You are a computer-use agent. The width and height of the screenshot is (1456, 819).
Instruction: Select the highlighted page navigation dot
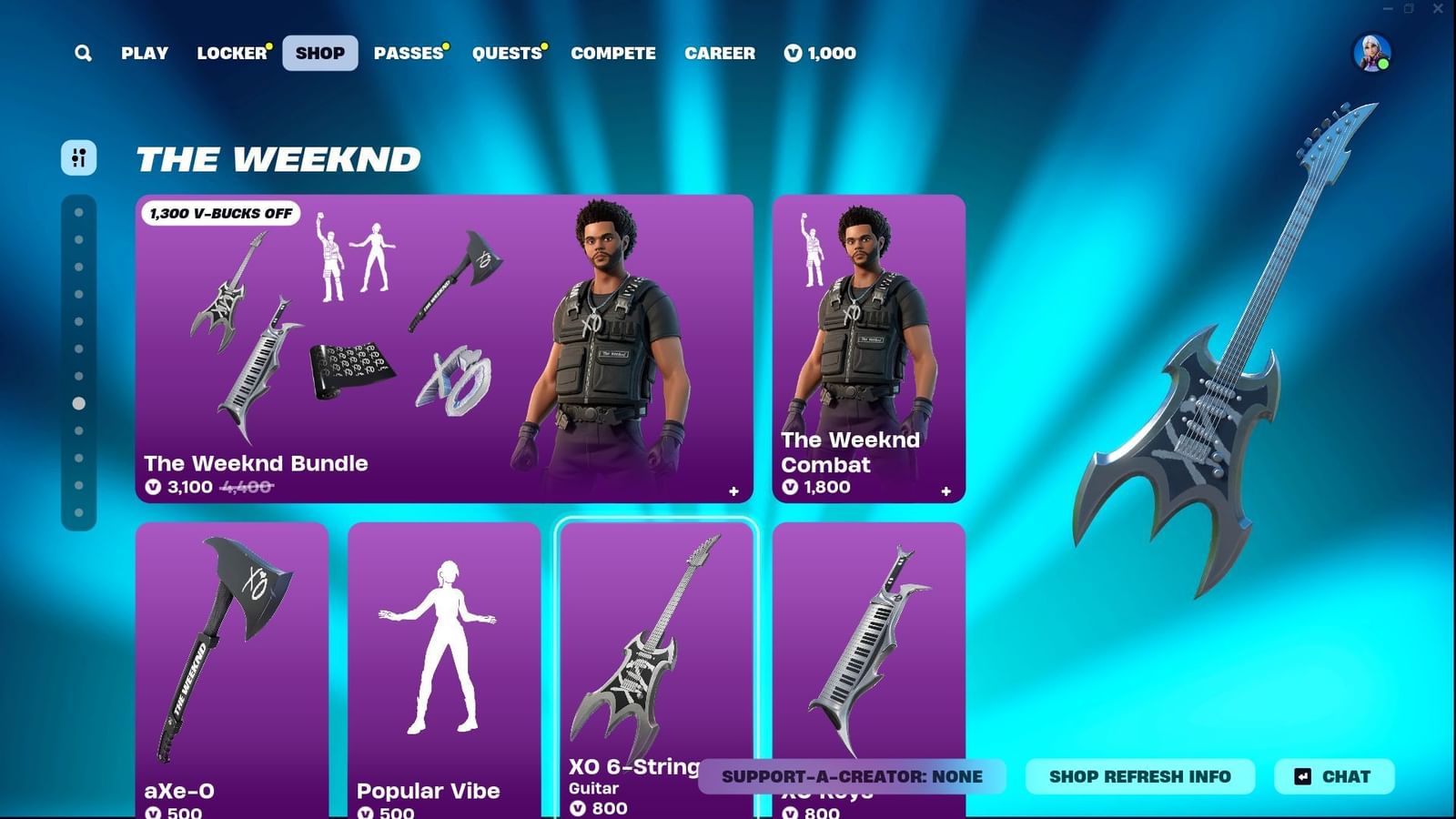point(78,401)
